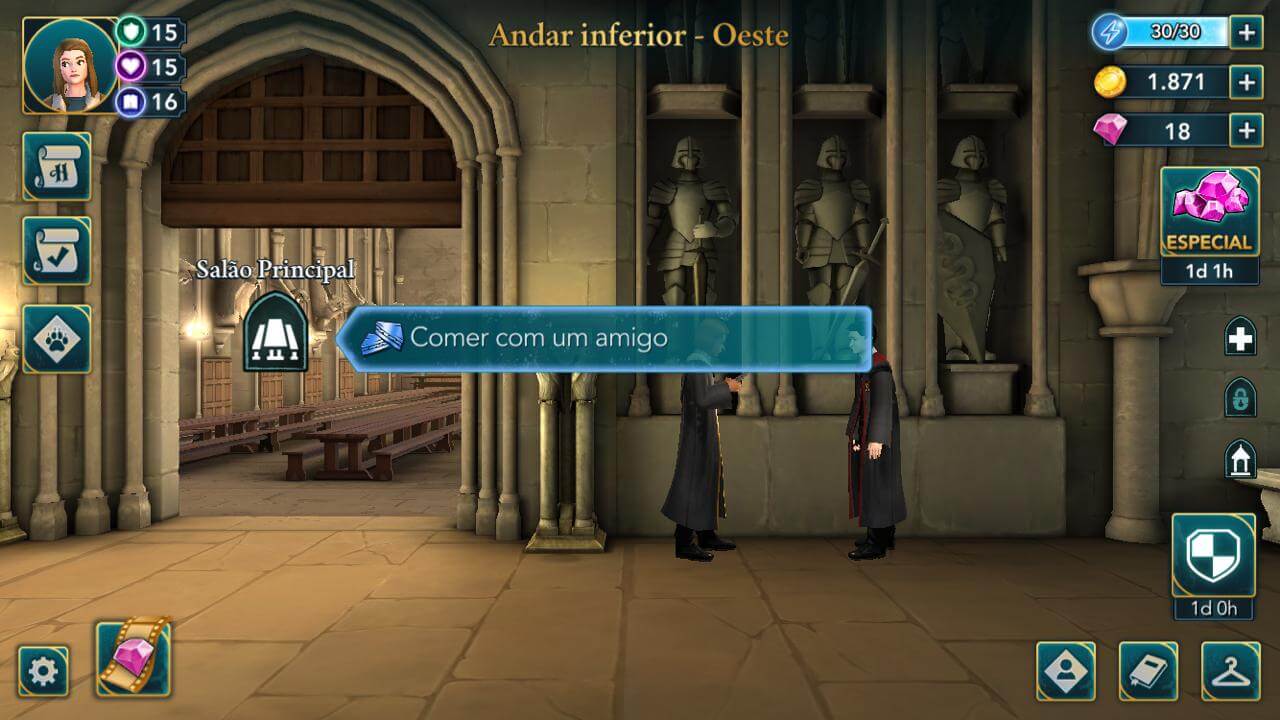Add more energy with plus button
The height and width of the screenshot is (720, 1280).
pos(1246,33)
